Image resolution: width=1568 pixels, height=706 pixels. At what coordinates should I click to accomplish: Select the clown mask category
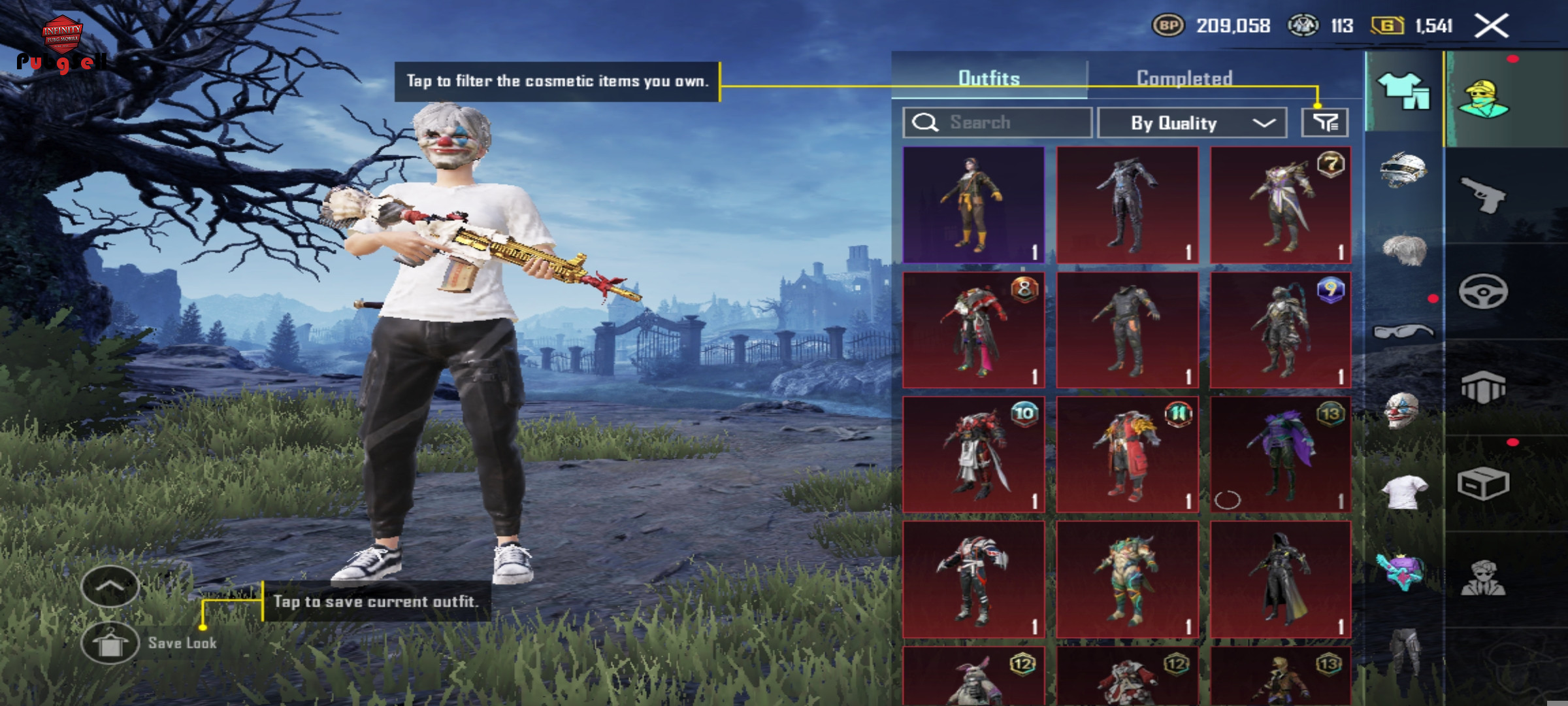(1403, 411)
